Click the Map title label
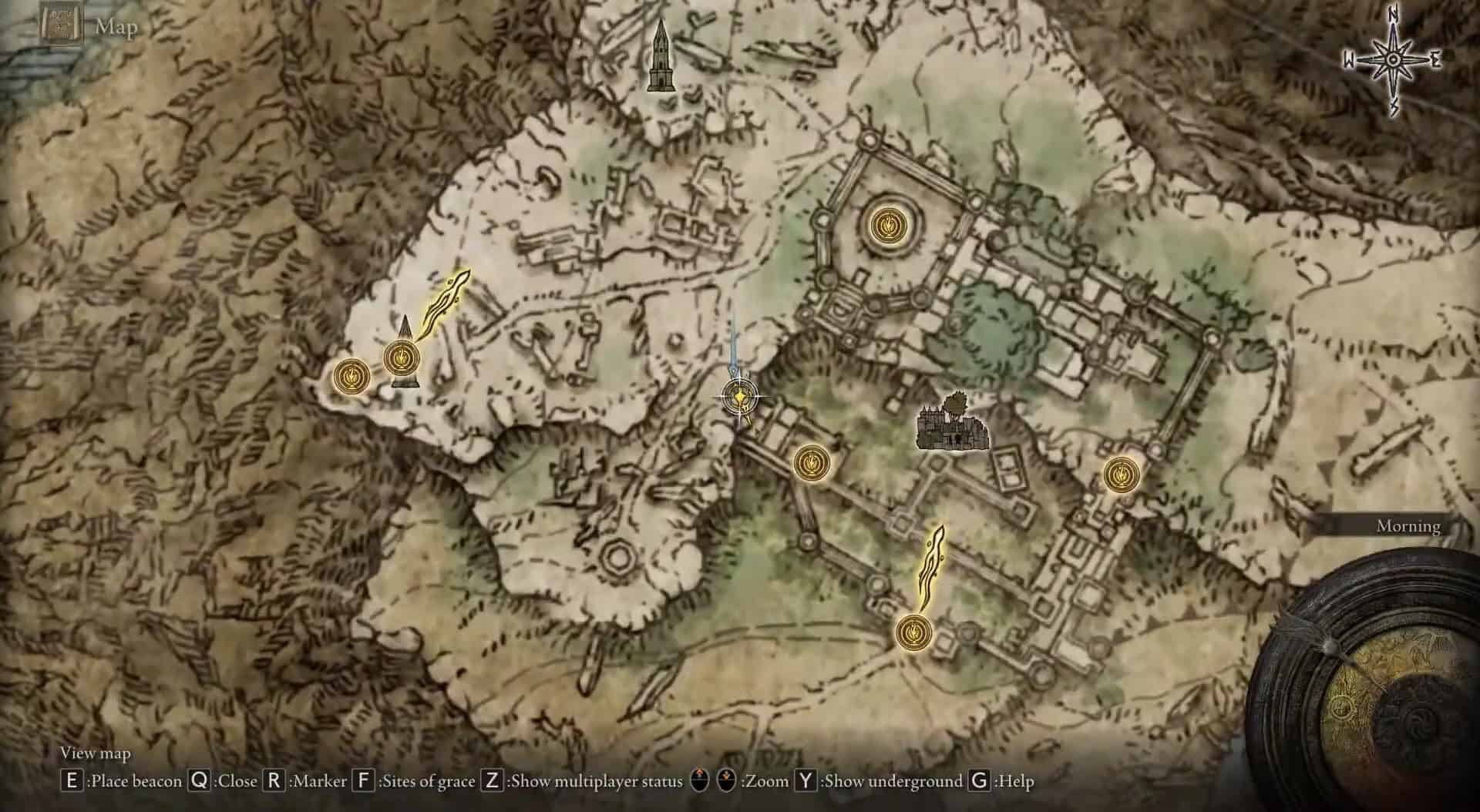Screen dimensions: 1480x812 pos(115,25)
